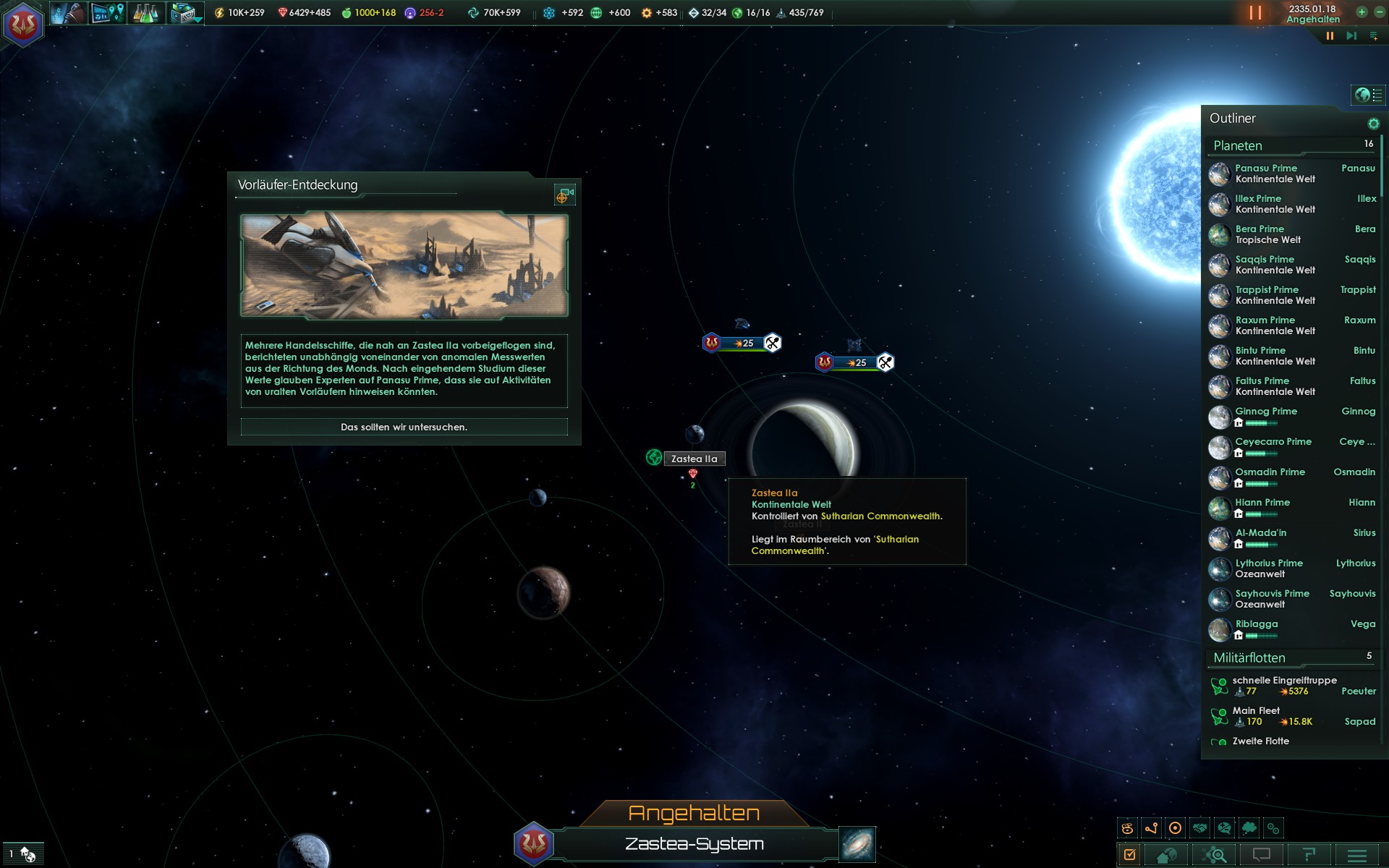Viewport: 1389px width, 868px height.
Task: Go to event location from popup
Action: 564,195
